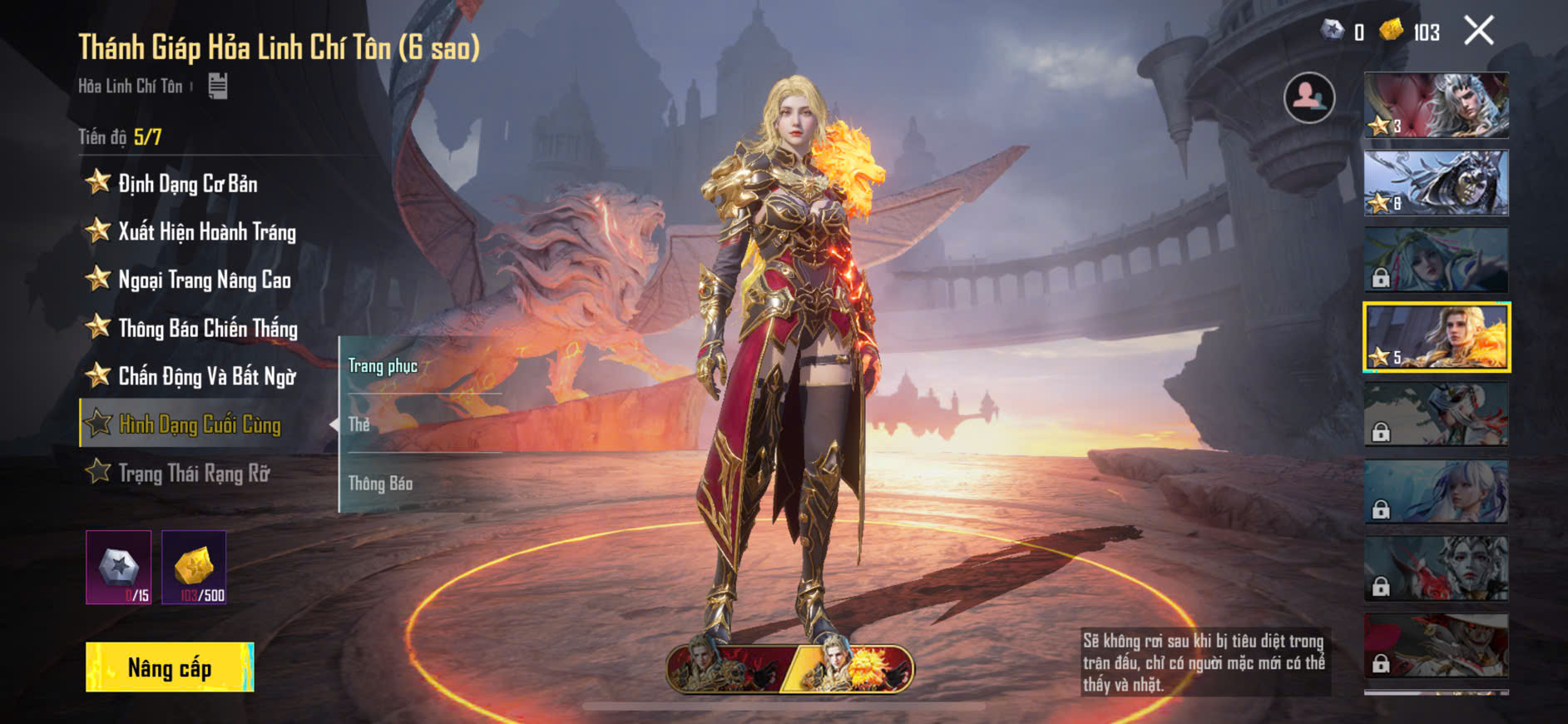Open Trạng Thái Rạng Rỡ level
The image size is (1568, 724).
[x=194, y=473]
